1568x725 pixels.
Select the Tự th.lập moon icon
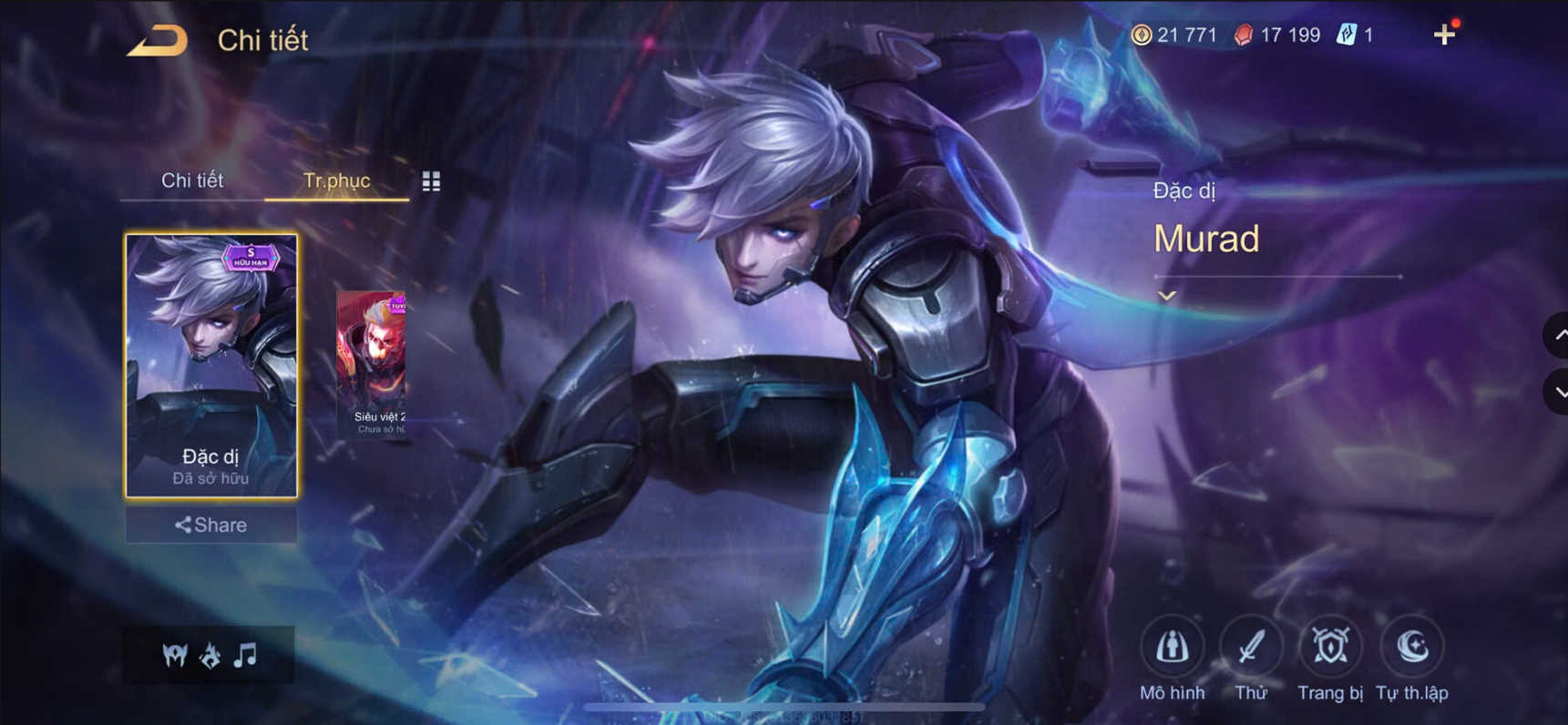[1410, 648]
